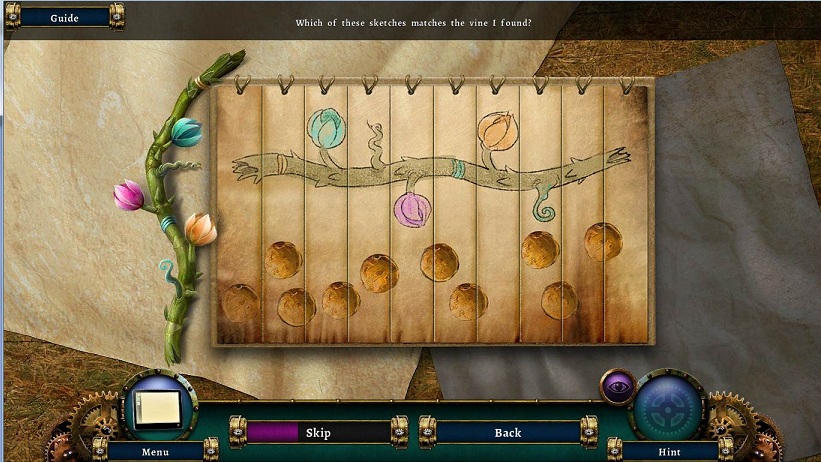Skip this puzzle
This screenshot has width=821, height=462.
coord(317,433)
